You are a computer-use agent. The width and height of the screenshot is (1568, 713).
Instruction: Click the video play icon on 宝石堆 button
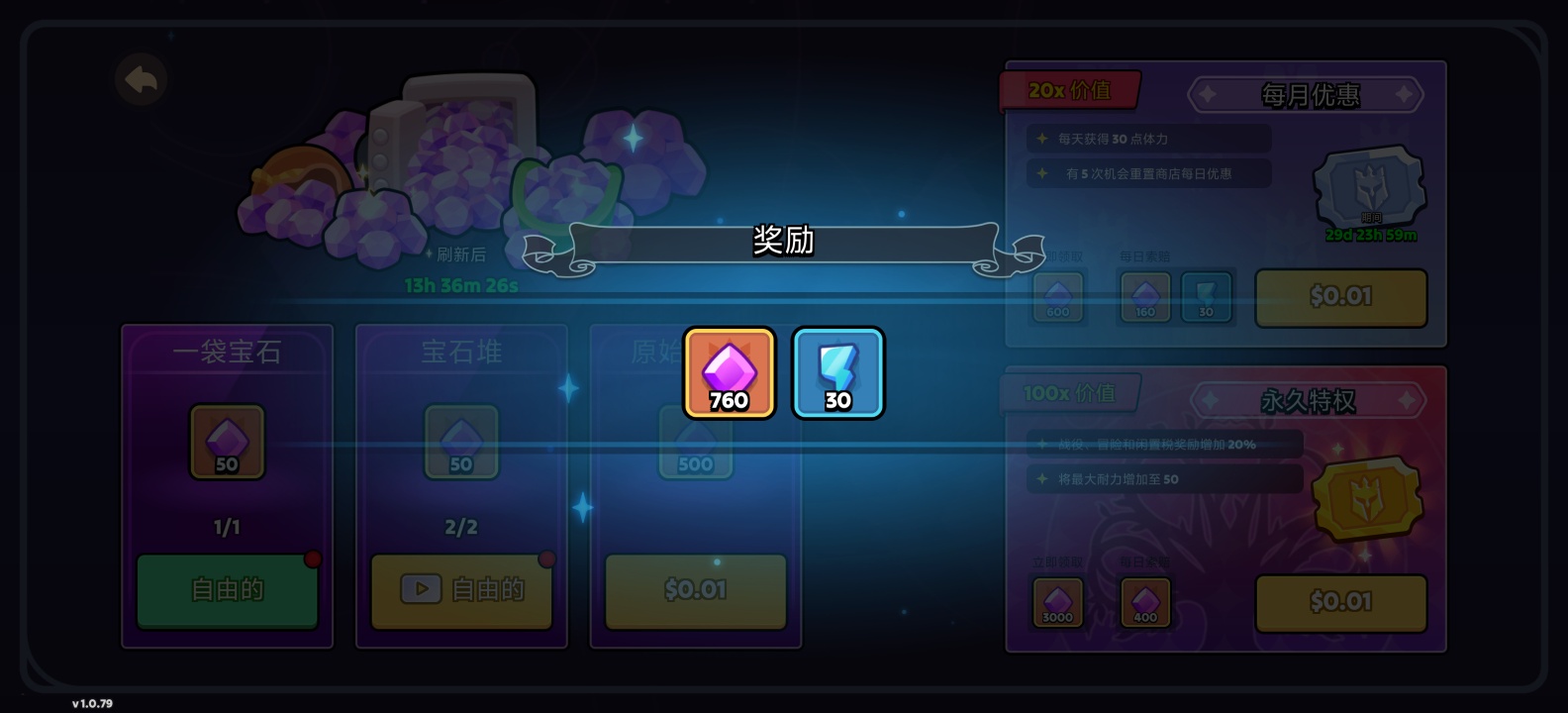tap(421, 588)
